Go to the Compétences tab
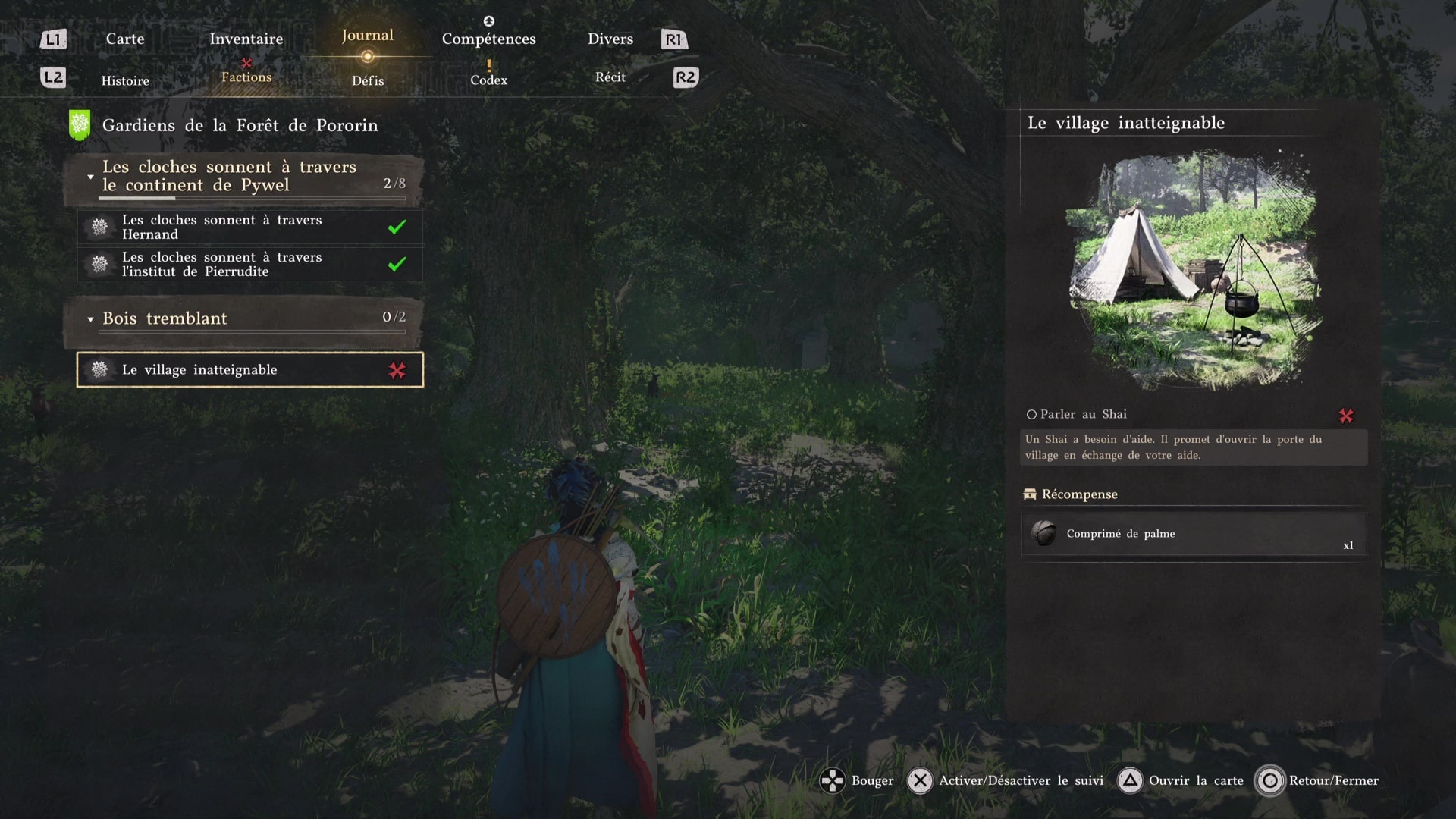 488,39
